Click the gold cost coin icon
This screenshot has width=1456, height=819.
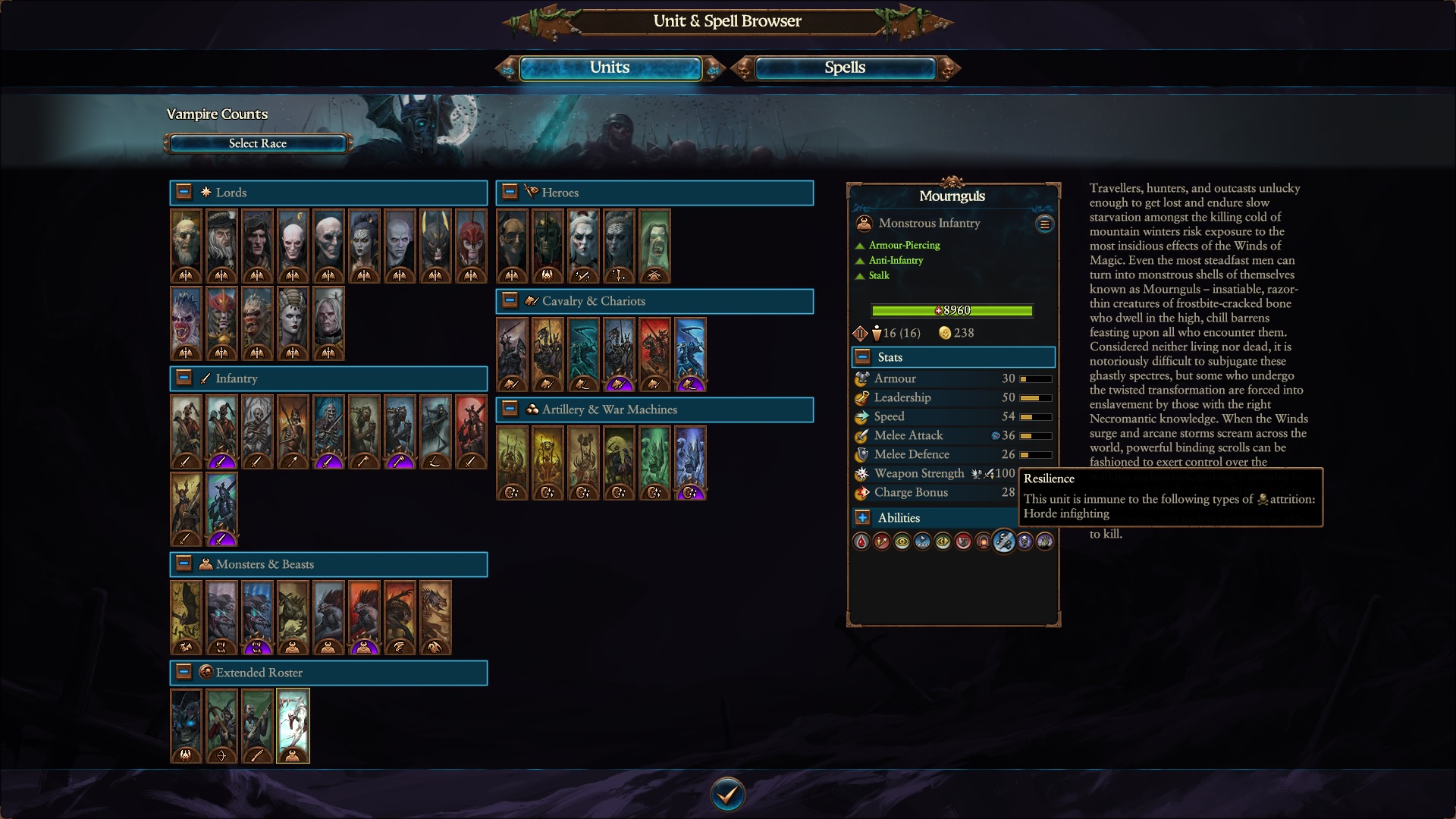tap(946, 333)
